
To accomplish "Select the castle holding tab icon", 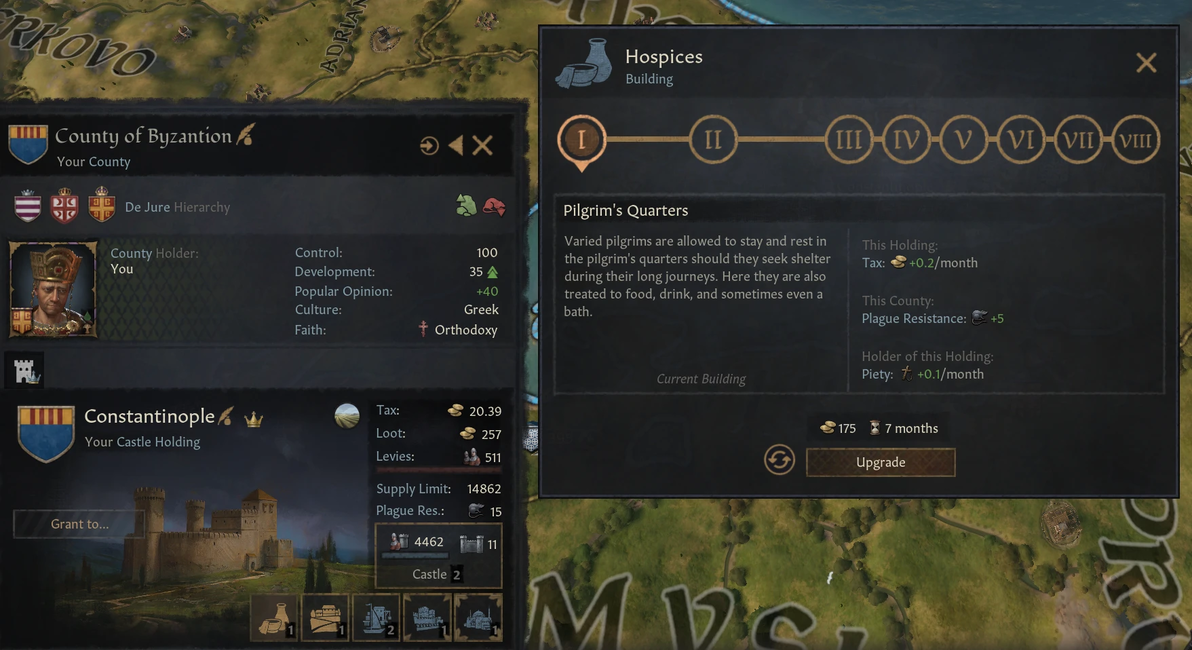I will pyautogui.click(x=26, y=372).
